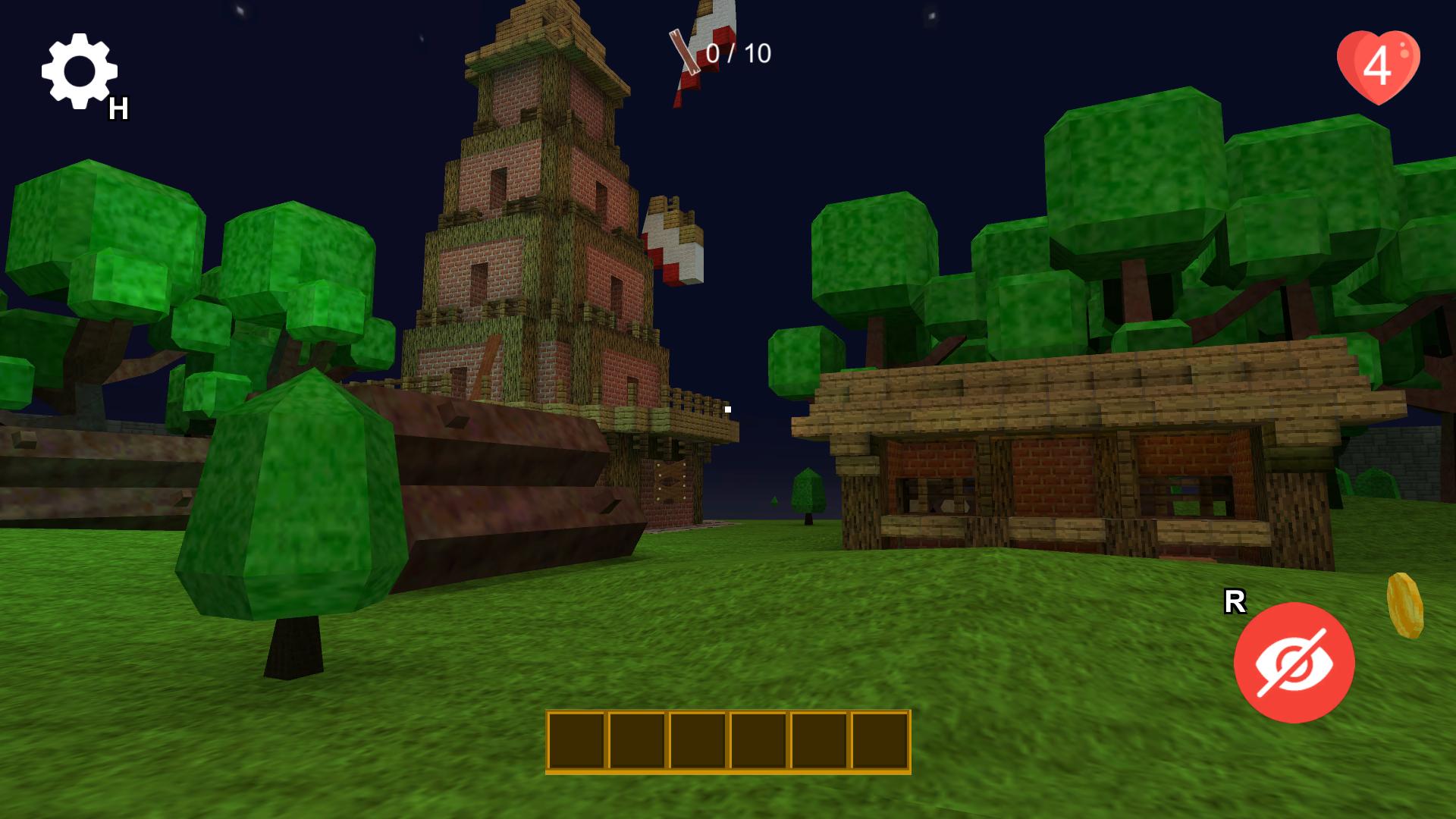Screen dimensions: 1456x819
Task: Click the H keybind label below the gear
Action: point(118,108)
